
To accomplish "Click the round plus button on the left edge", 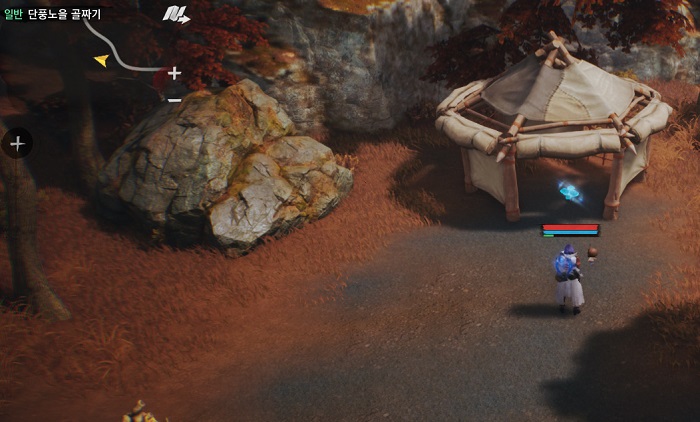I will click(x=17, y=144).
